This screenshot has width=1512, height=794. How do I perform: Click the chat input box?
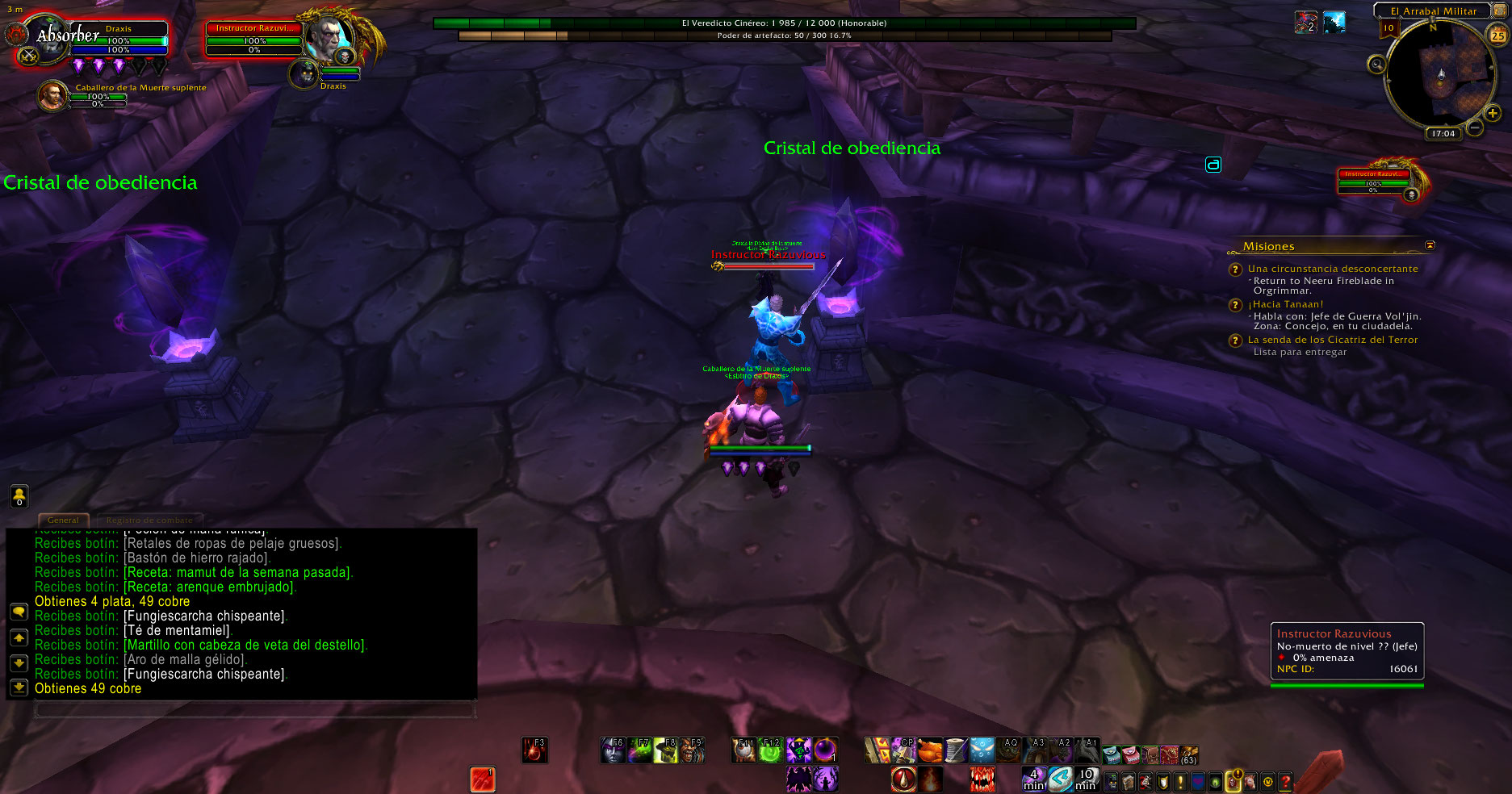pos(254,710)
